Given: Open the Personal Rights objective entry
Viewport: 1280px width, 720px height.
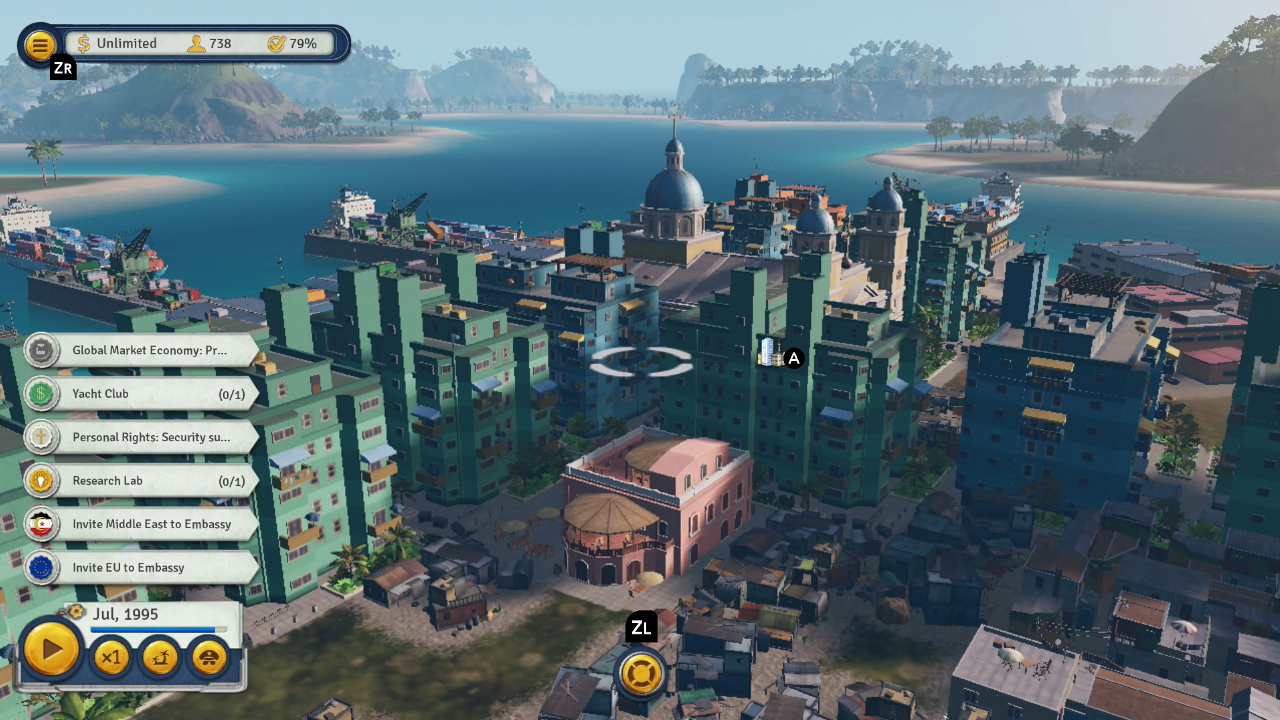Looking at the screenshot, I should 140,437.
